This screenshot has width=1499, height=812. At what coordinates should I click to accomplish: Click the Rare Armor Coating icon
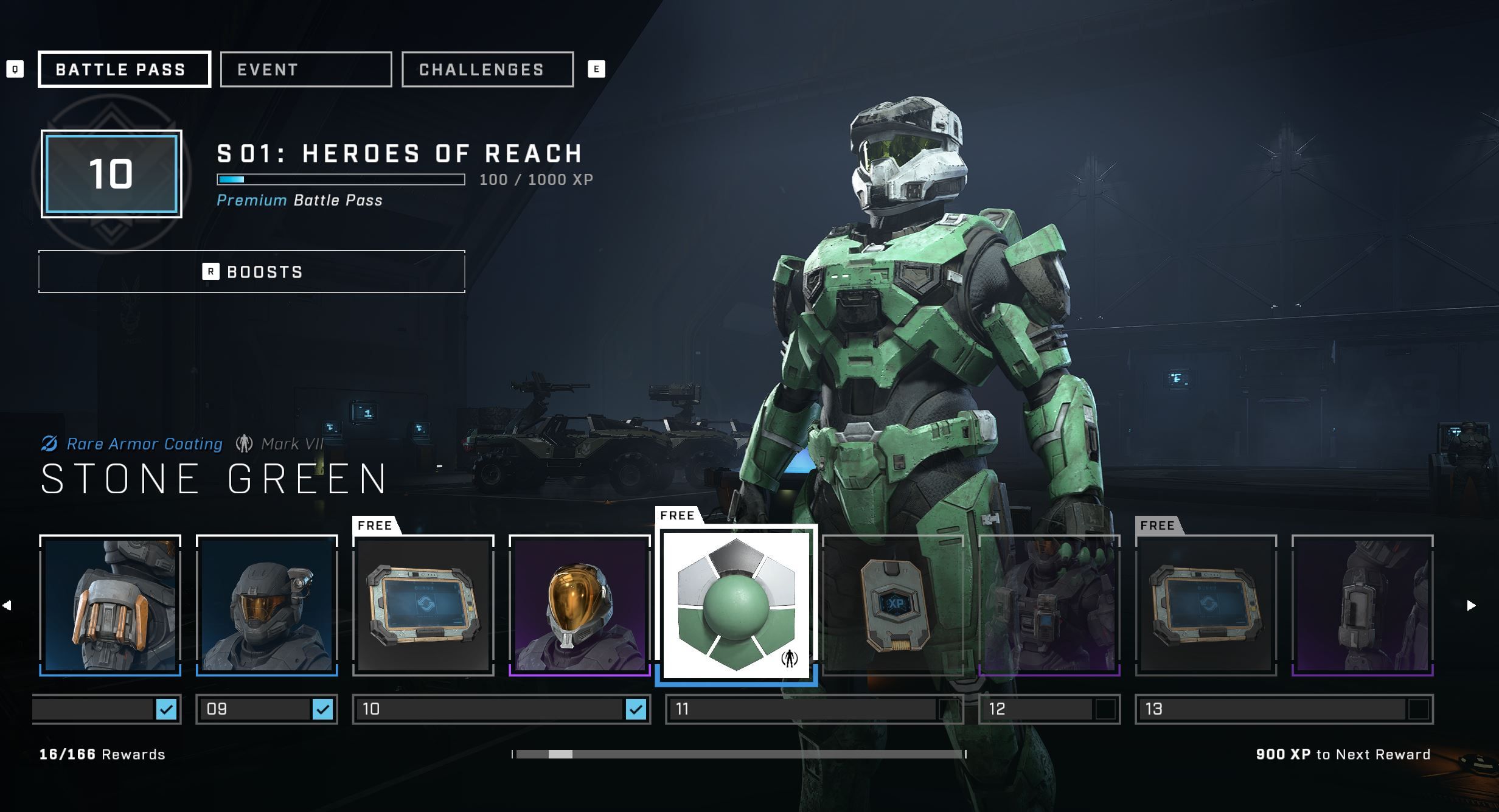50,444
